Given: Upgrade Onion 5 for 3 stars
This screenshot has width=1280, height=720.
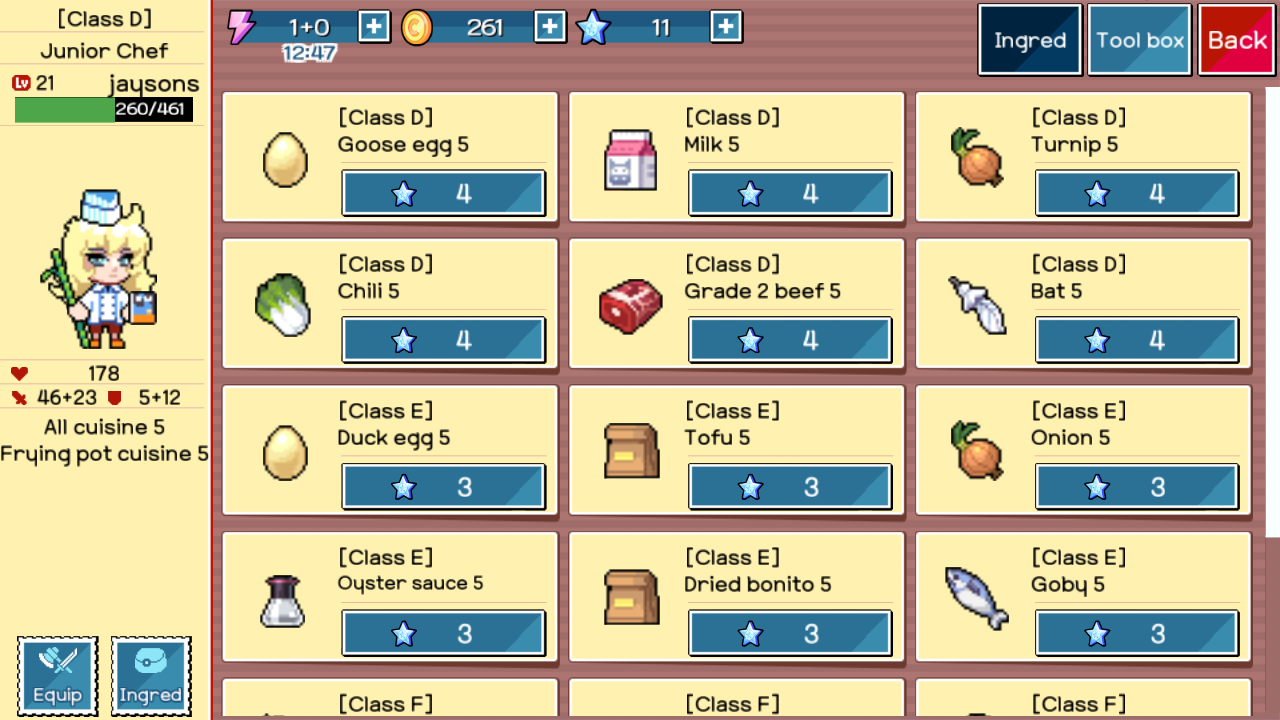Looking at the screenshot, I should (1137, 487).
